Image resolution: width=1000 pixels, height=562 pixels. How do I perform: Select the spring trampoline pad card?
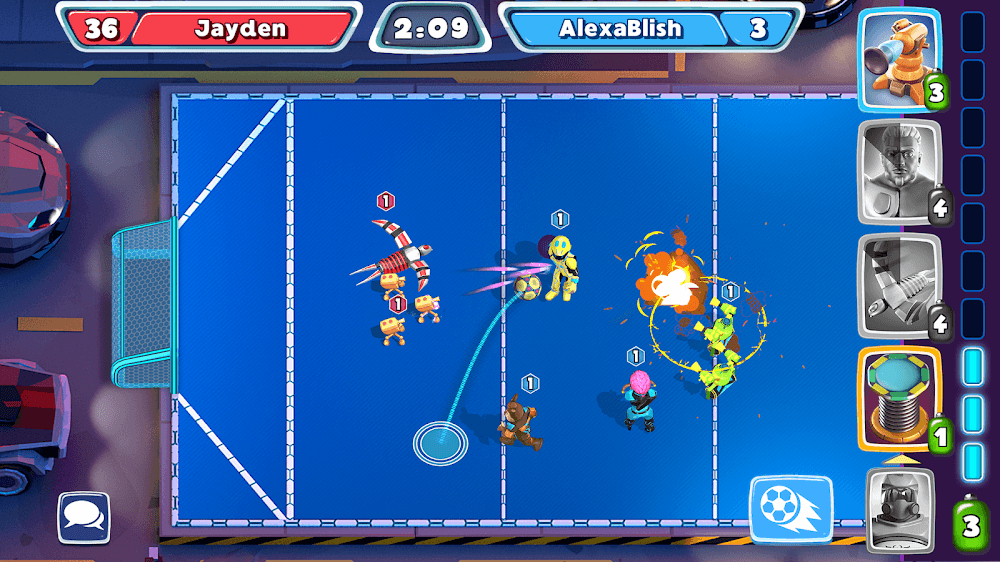tap(900, 400)
